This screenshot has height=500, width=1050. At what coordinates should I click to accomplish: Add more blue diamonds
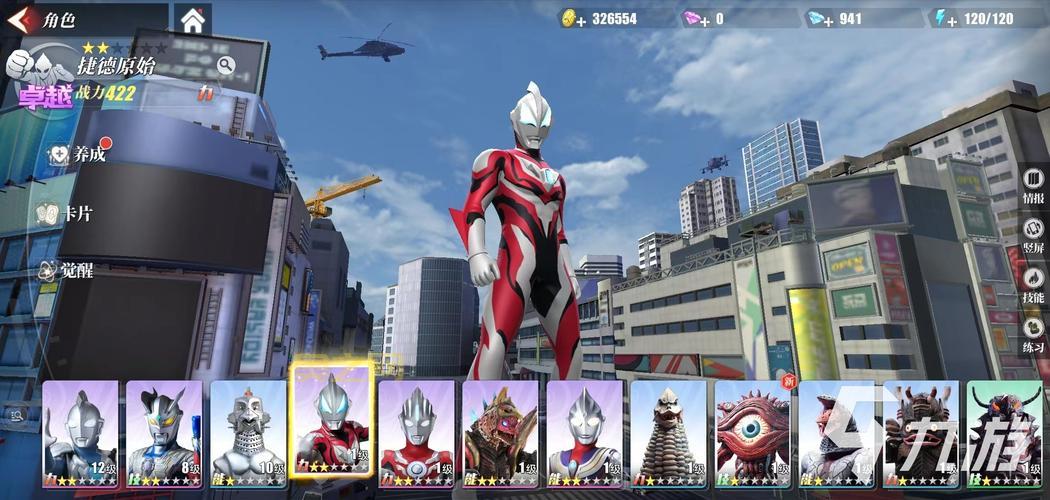820,18
